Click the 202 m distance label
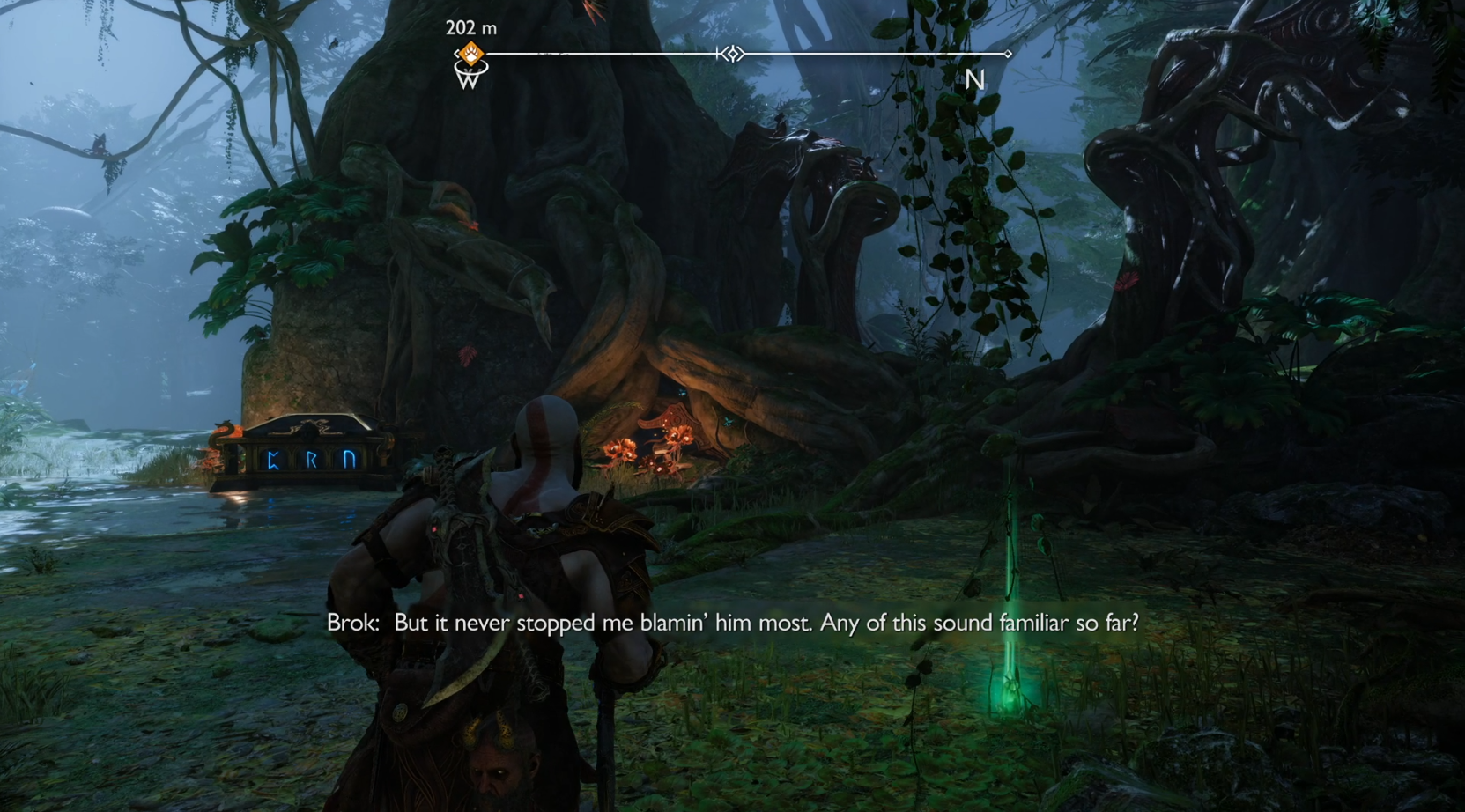The width and height of the screenshot is (1465, 812). tap(470, 28)
